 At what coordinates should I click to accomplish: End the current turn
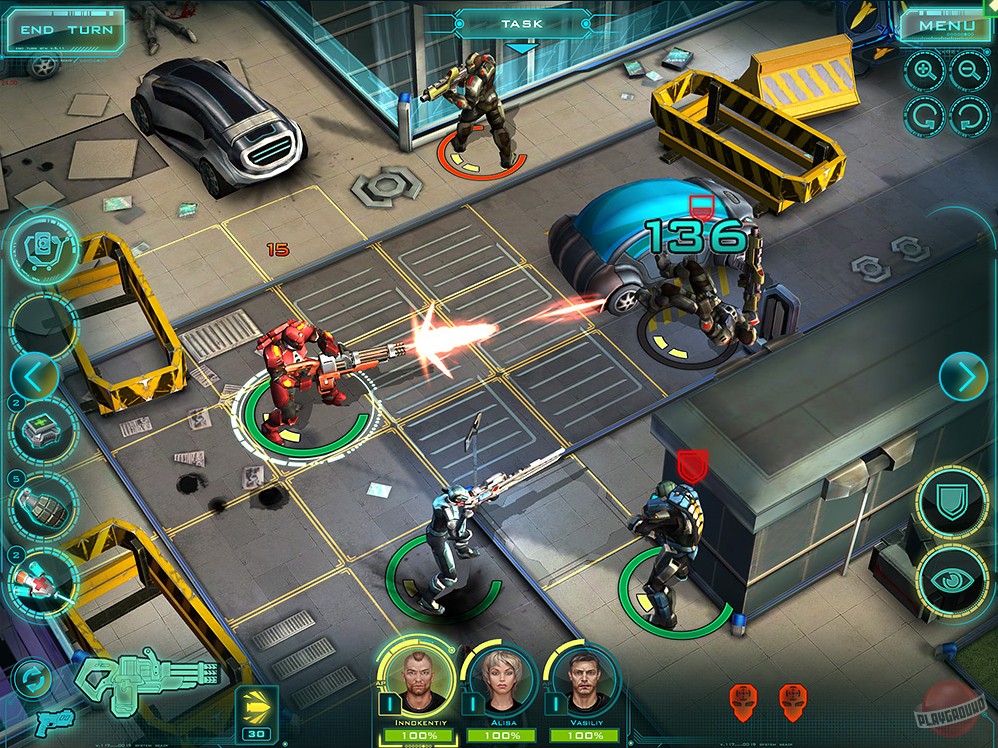click(66, 30)
